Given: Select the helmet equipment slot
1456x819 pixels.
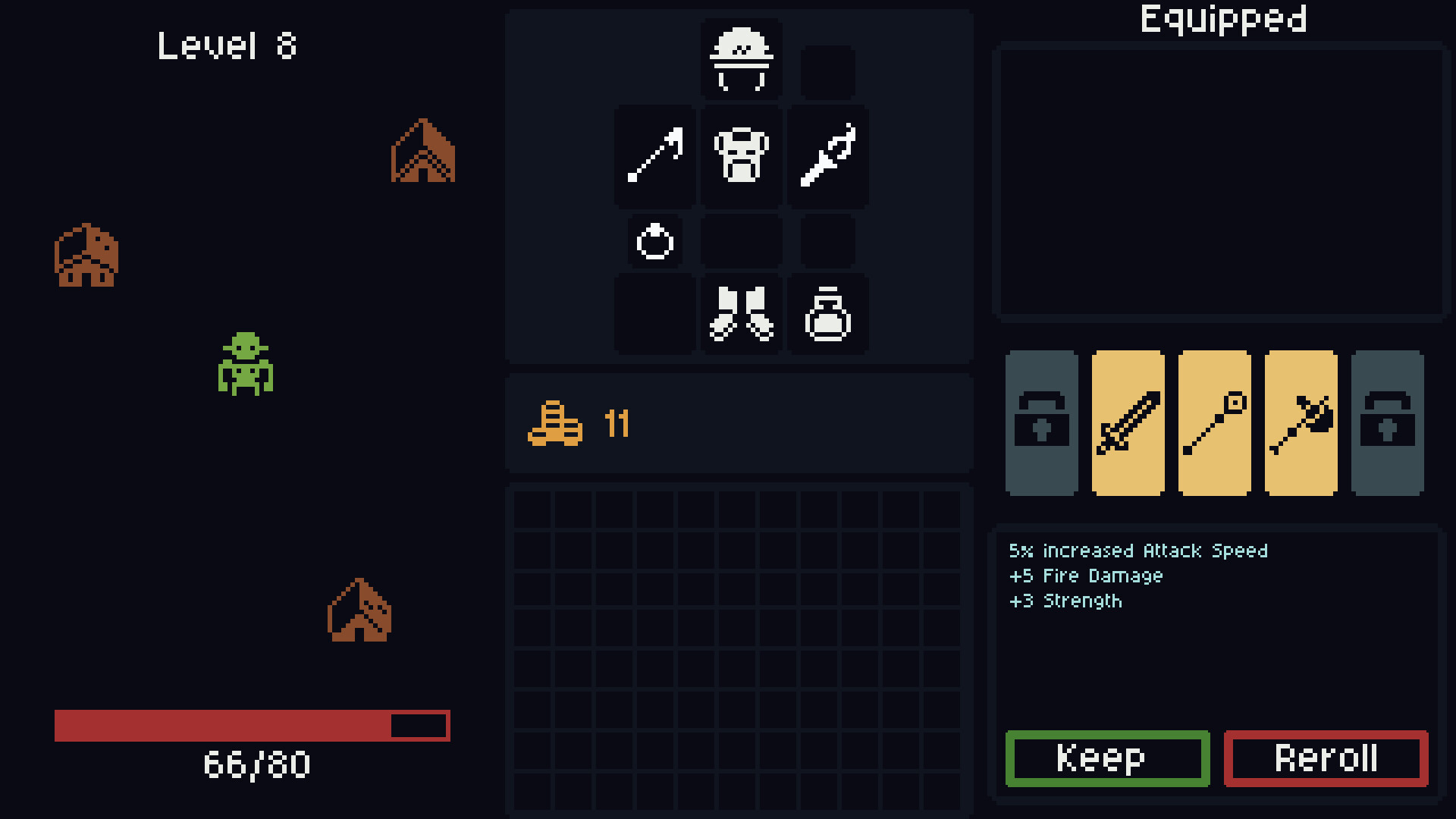Looking at the screenshot, I should click(741, 61).
